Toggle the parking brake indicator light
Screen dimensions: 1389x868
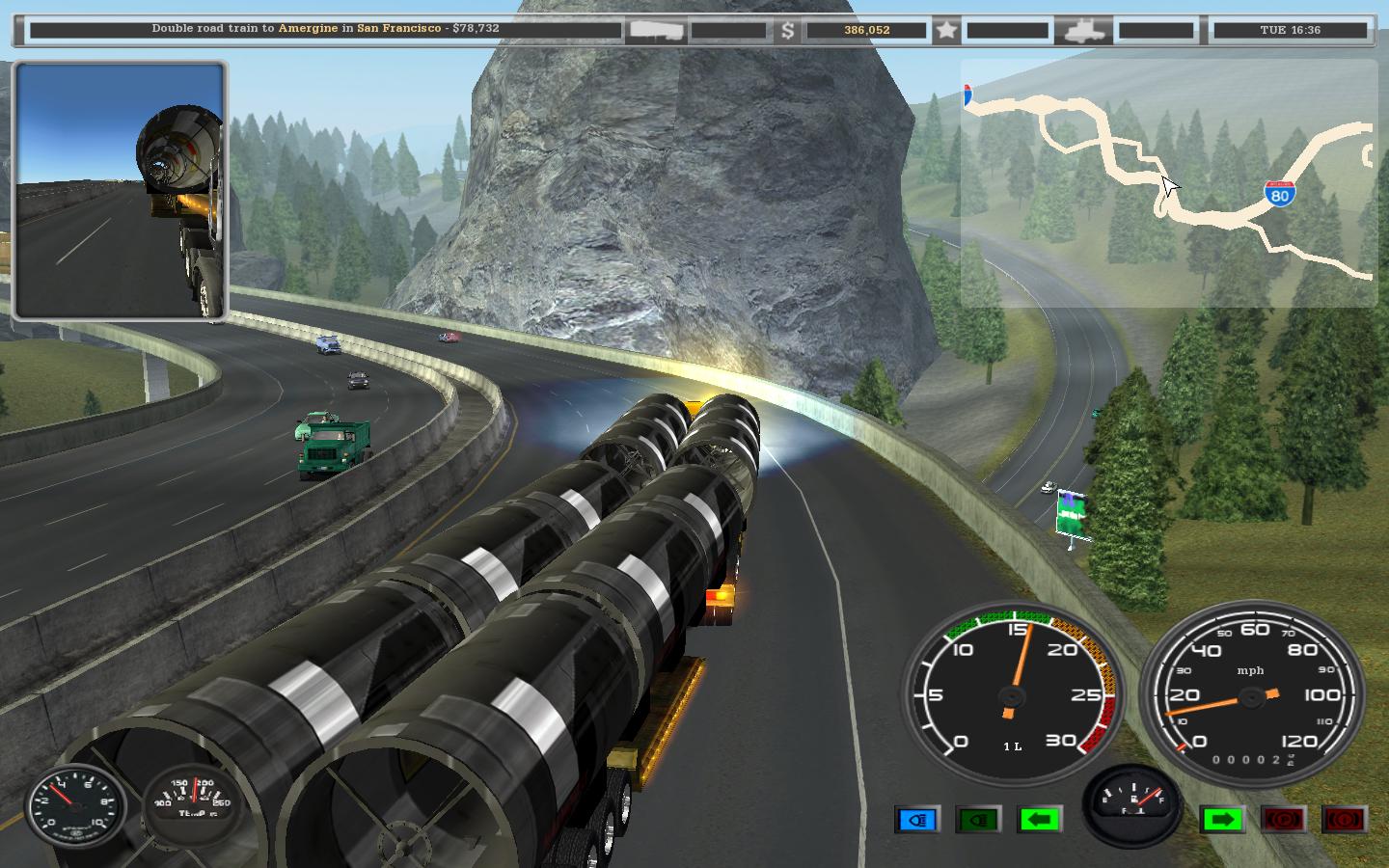click(1284, 820)
